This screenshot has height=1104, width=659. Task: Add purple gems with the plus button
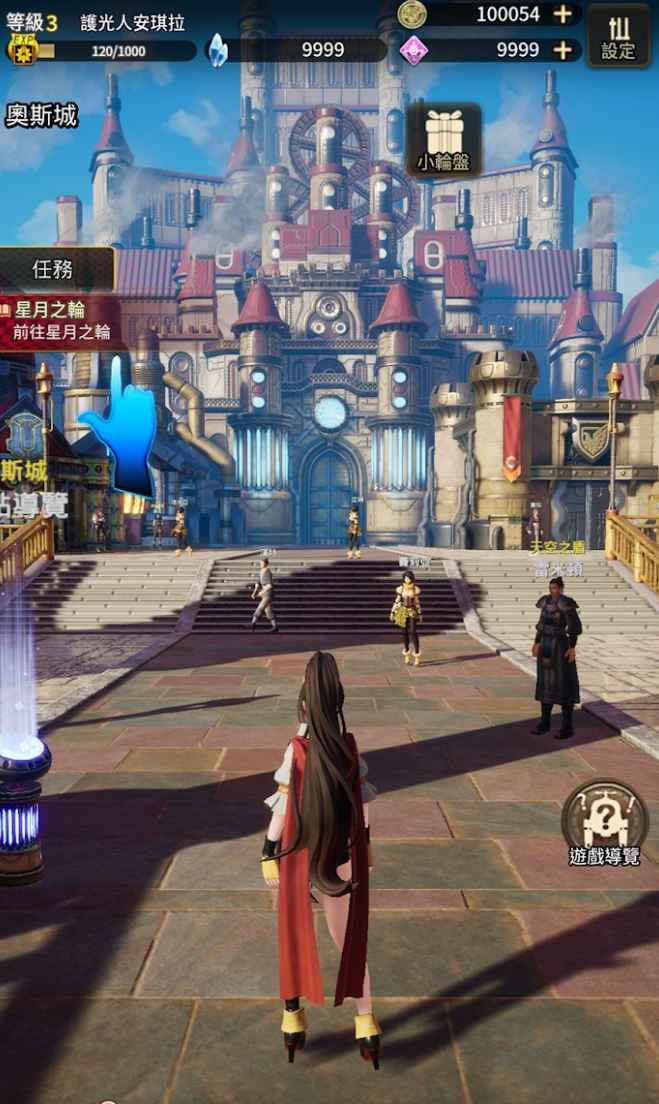coord(563,50)
